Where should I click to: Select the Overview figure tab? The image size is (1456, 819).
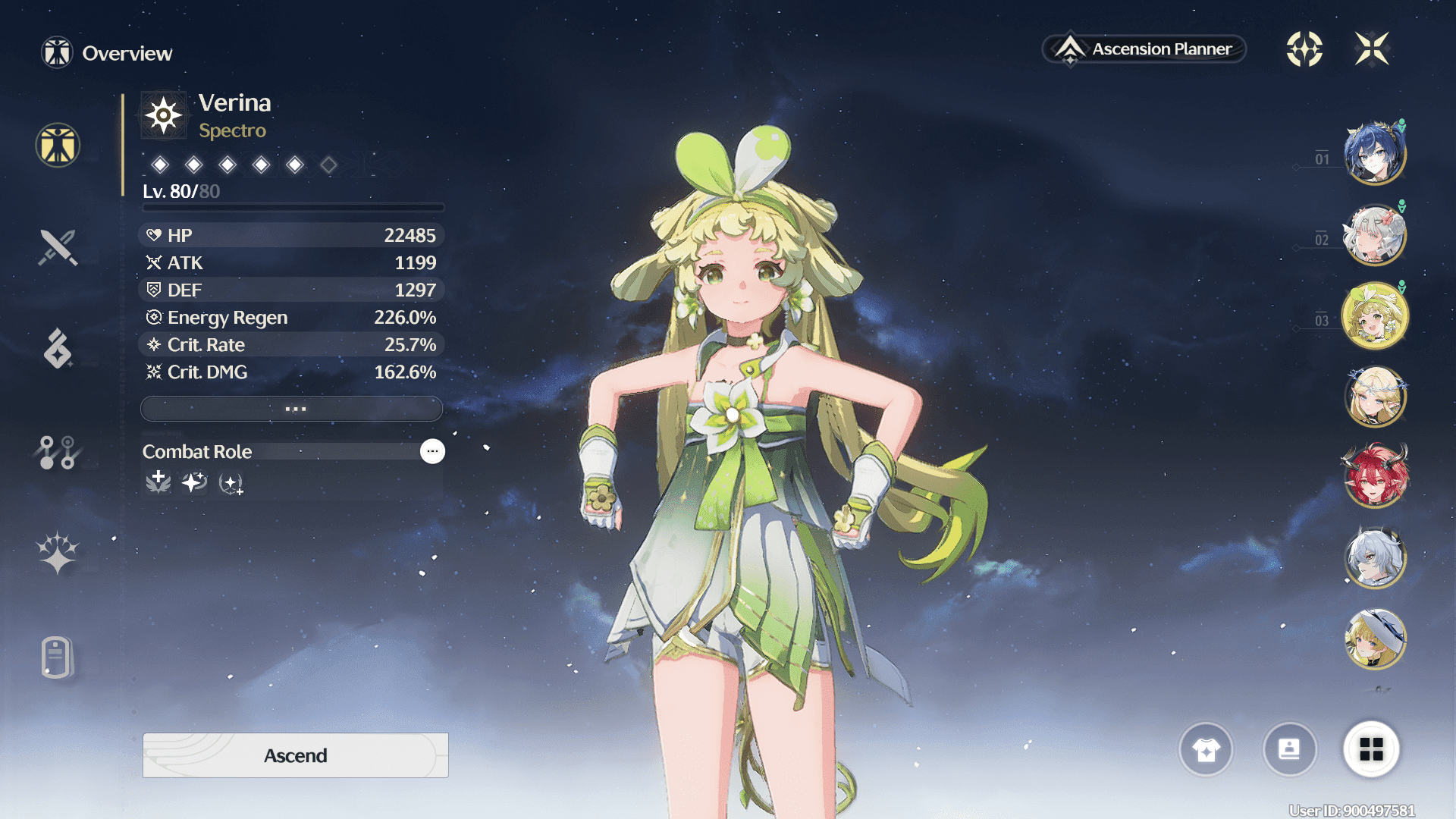(x=58, y=145)
